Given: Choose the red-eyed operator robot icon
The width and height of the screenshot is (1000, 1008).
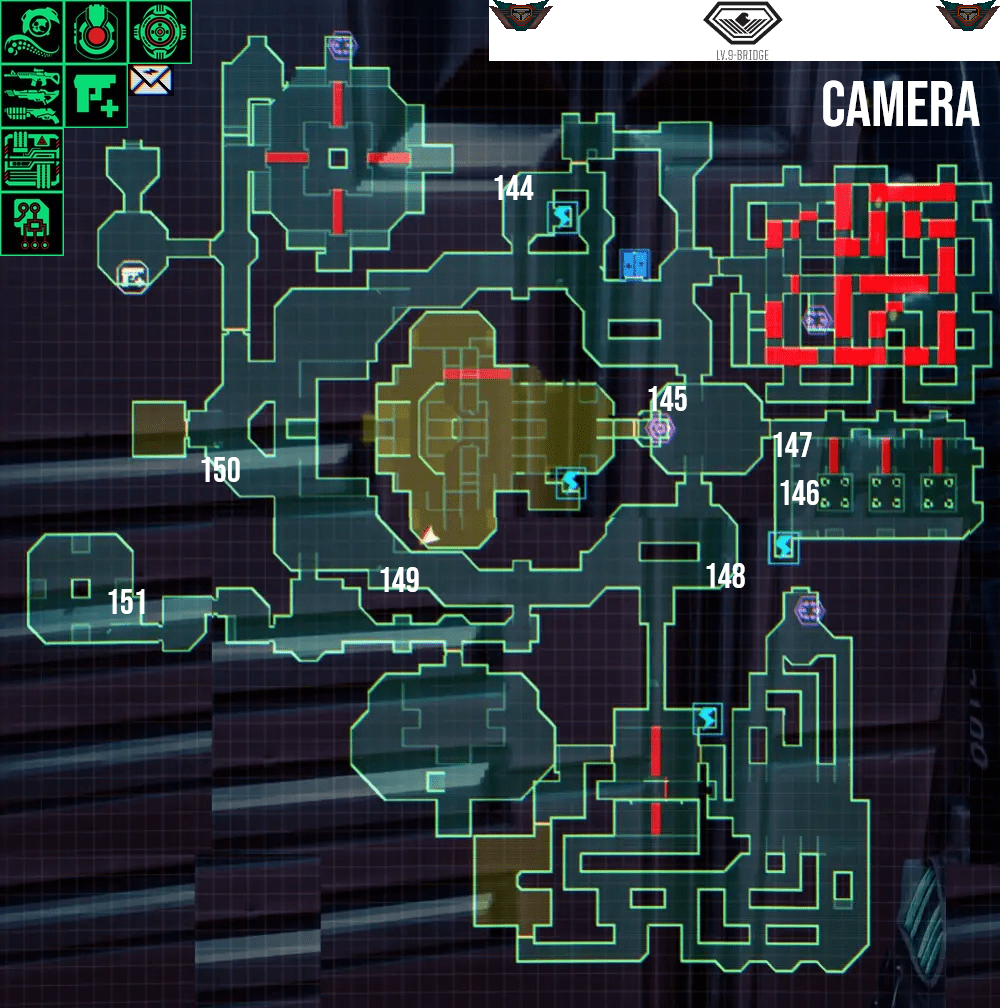Looking at the screenshot, I should 95,31.
